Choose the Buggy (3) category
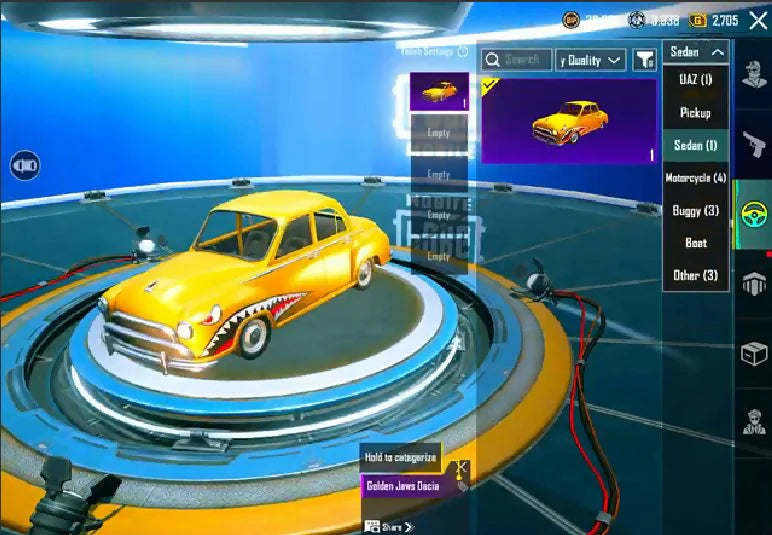Screen dimensions: 772x535 [696, 210]
